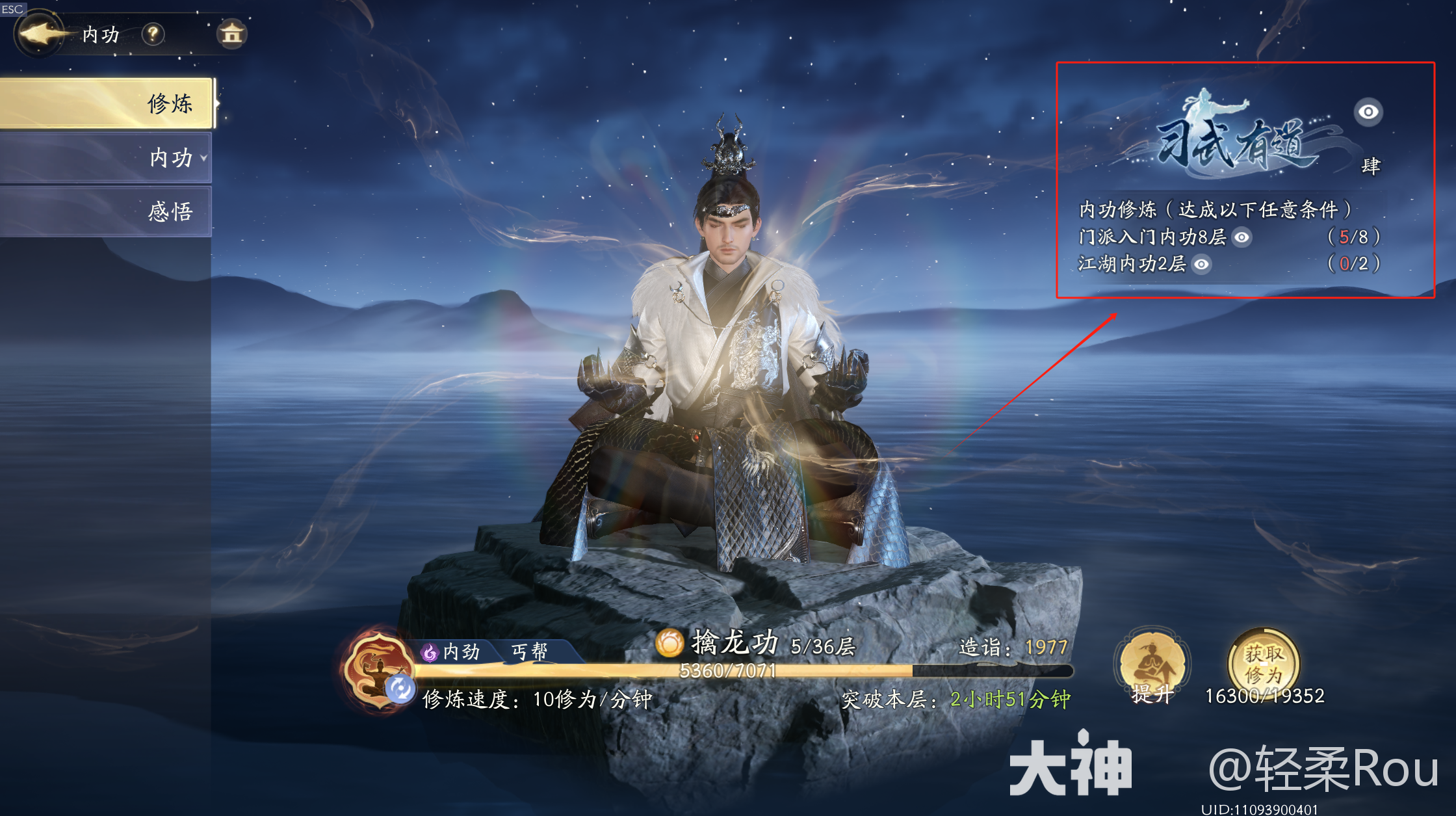Toggle the eye icon beside 习武有道
Viewport: 1456px width, 816px height.
click(x=1368, y=112)
